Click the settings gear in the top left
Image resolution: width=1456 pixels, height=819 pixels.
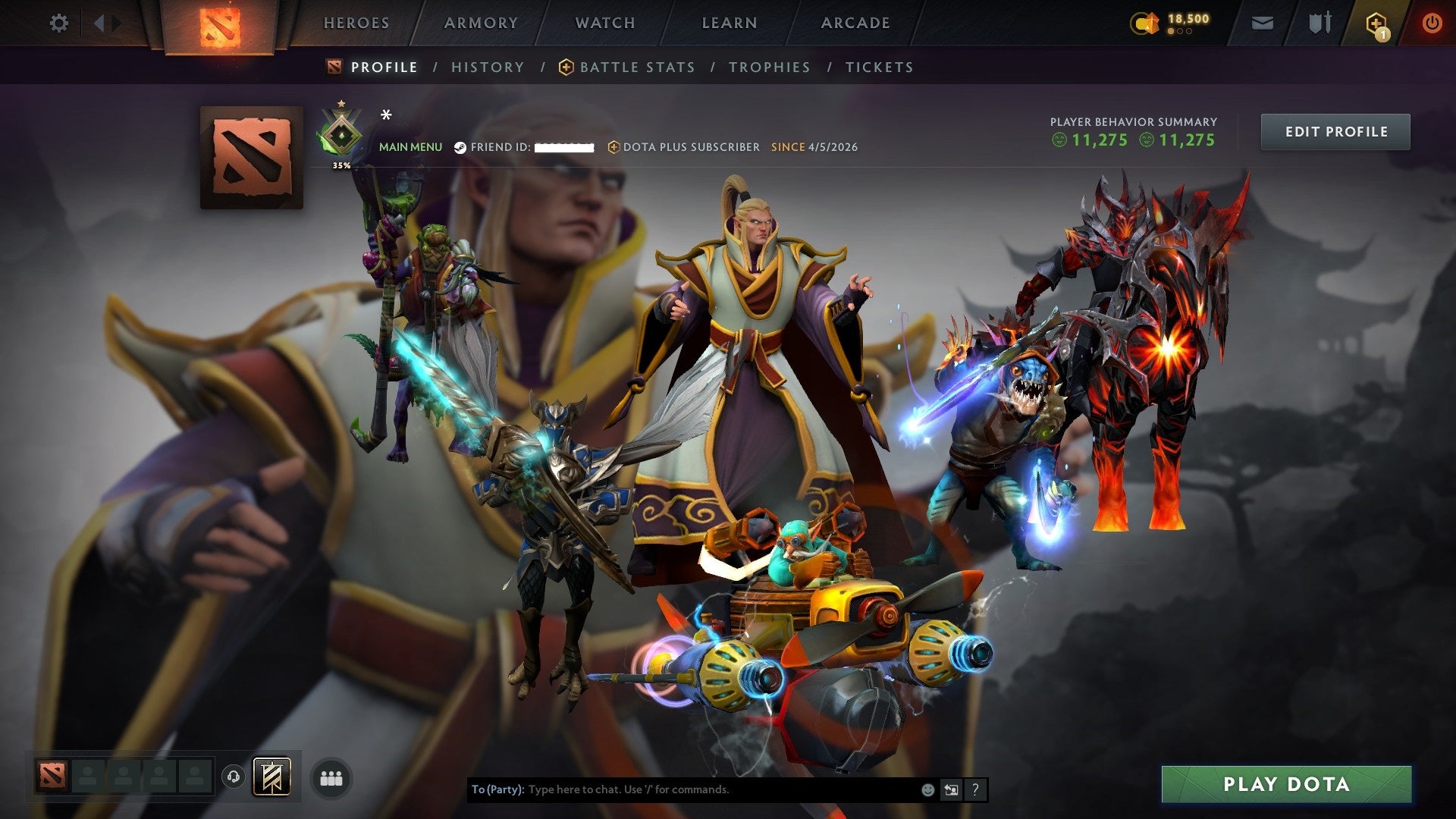coord(58,23)
